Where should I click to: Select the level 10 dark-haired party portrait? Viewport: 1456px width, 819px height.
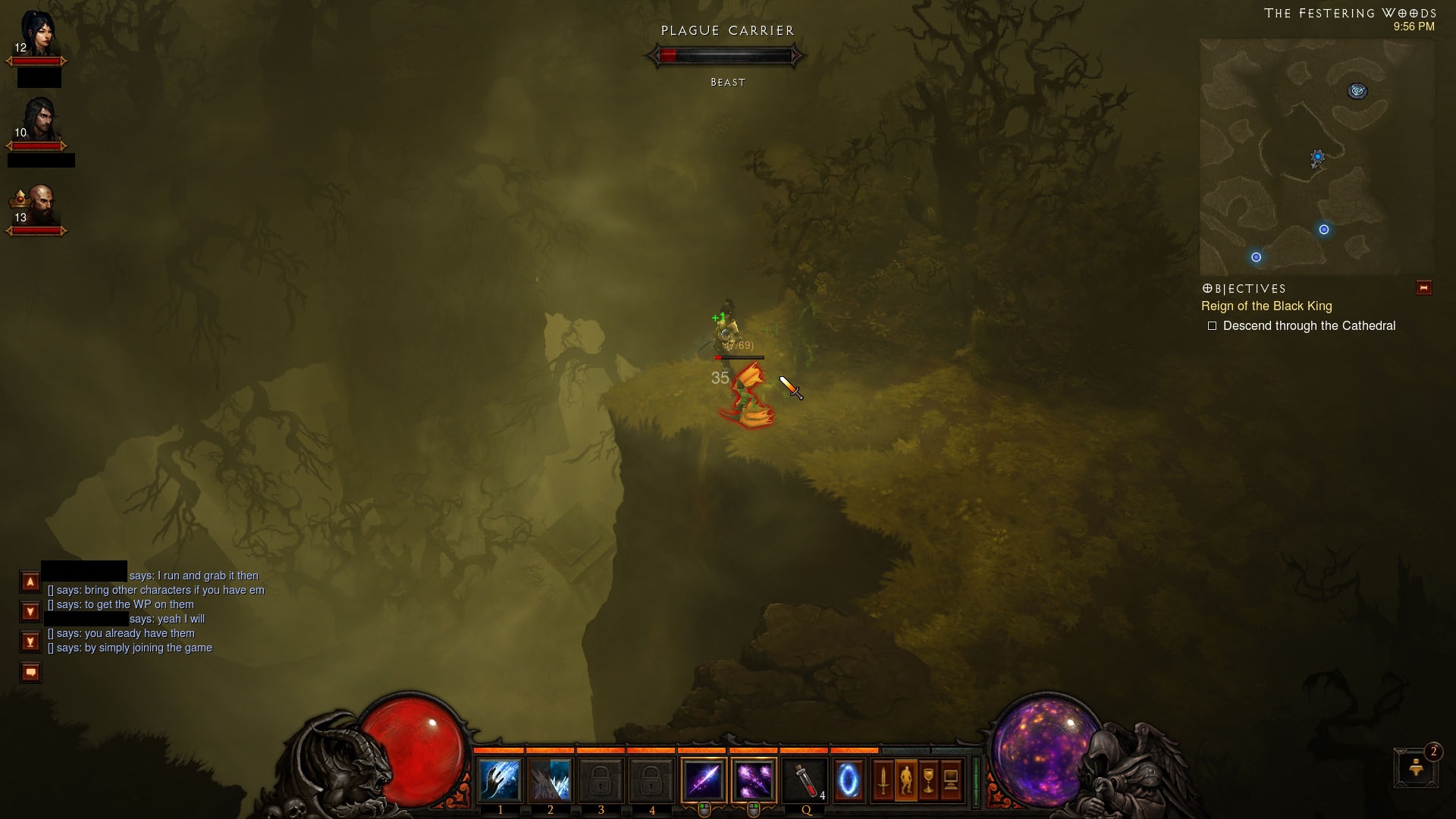tap(37, 120)
